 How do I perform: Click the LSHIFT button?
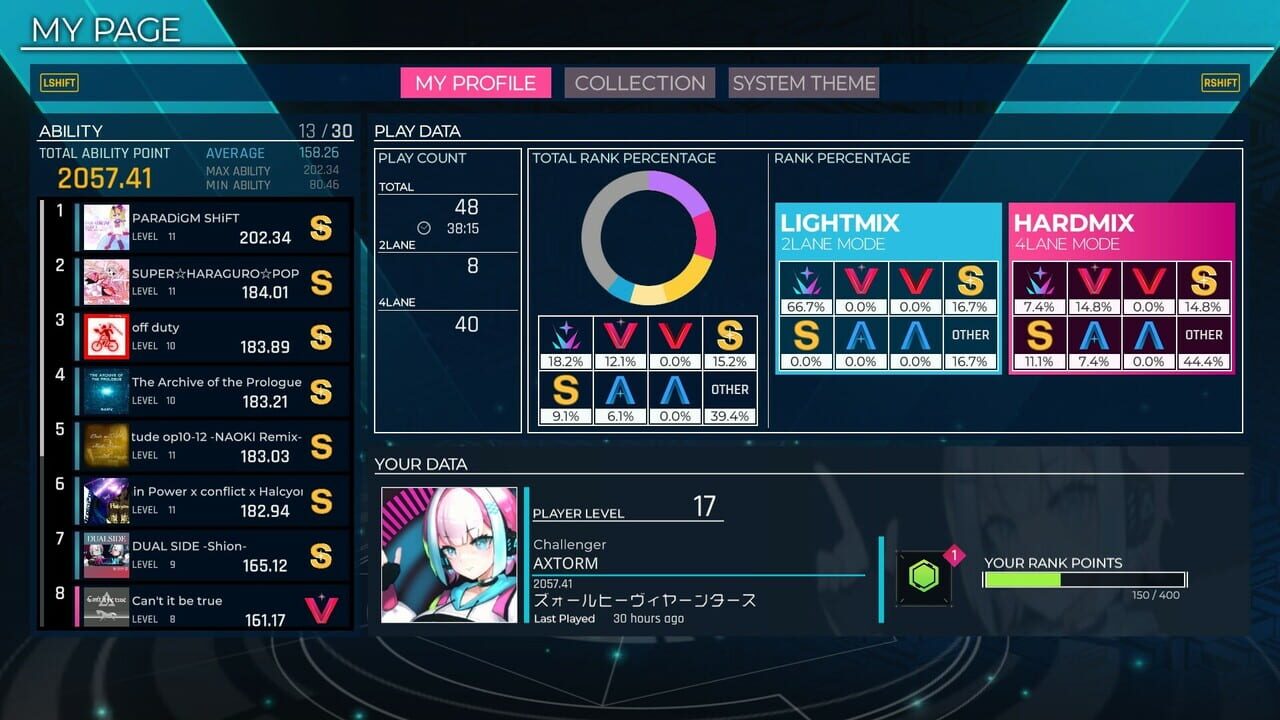tap(59, 83)
